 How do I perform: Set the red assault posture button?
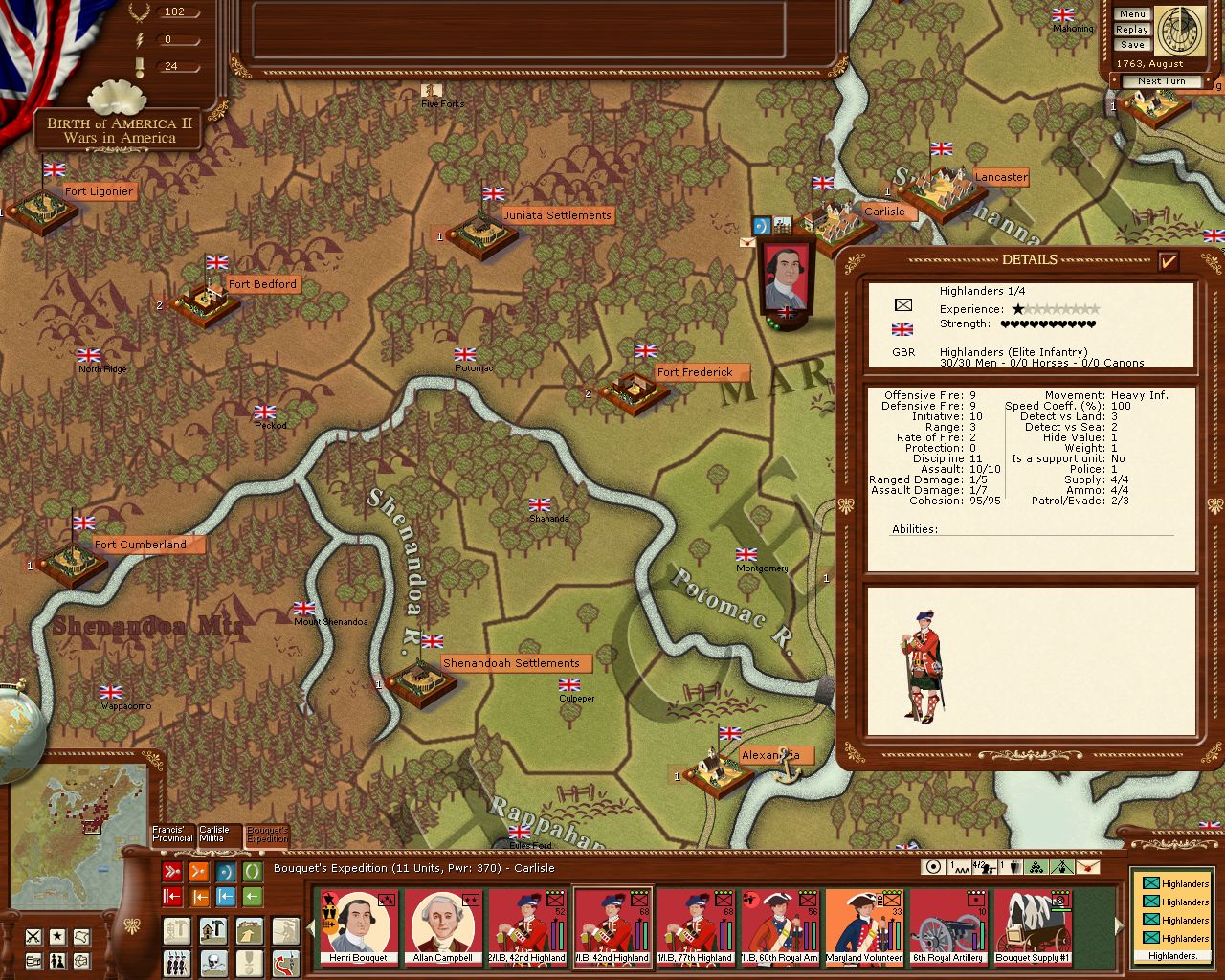[x=172, y=872]
